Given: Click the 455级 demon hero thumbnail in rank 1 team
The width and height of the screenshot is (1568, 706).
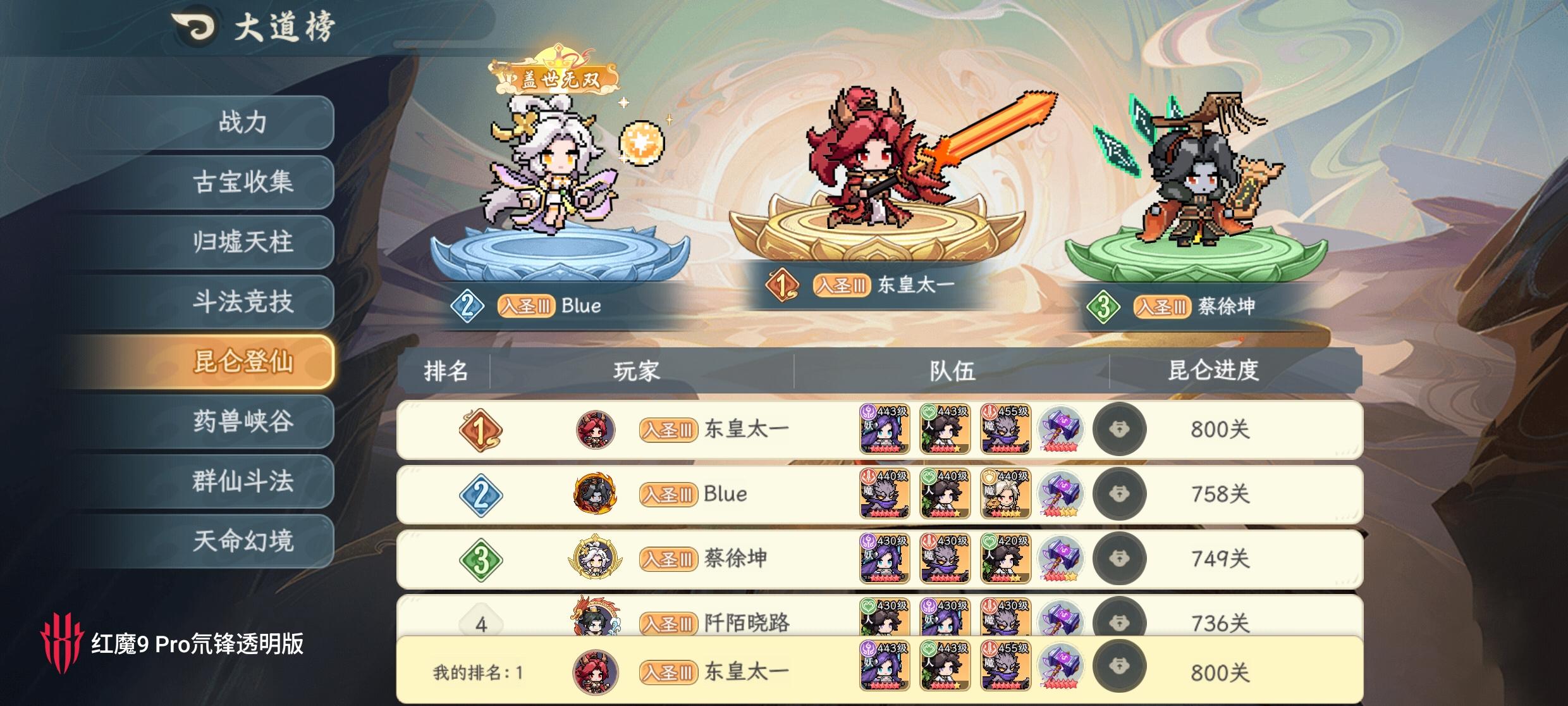Looking at the screenshot, I should [1005, 430].
